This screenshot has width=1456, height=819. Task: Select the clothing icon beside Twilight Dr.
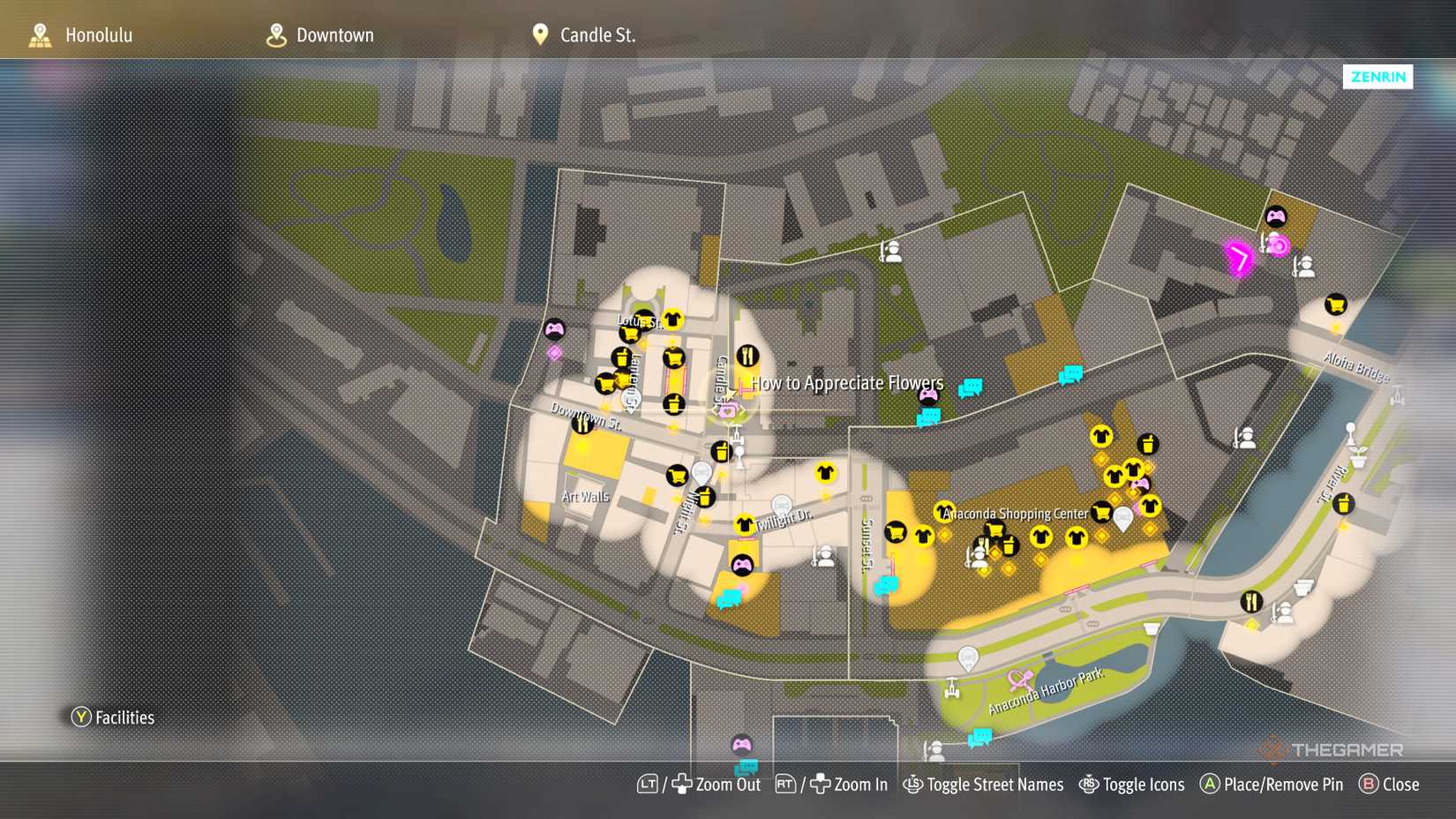pyautogui.click(x=744, y=524)
